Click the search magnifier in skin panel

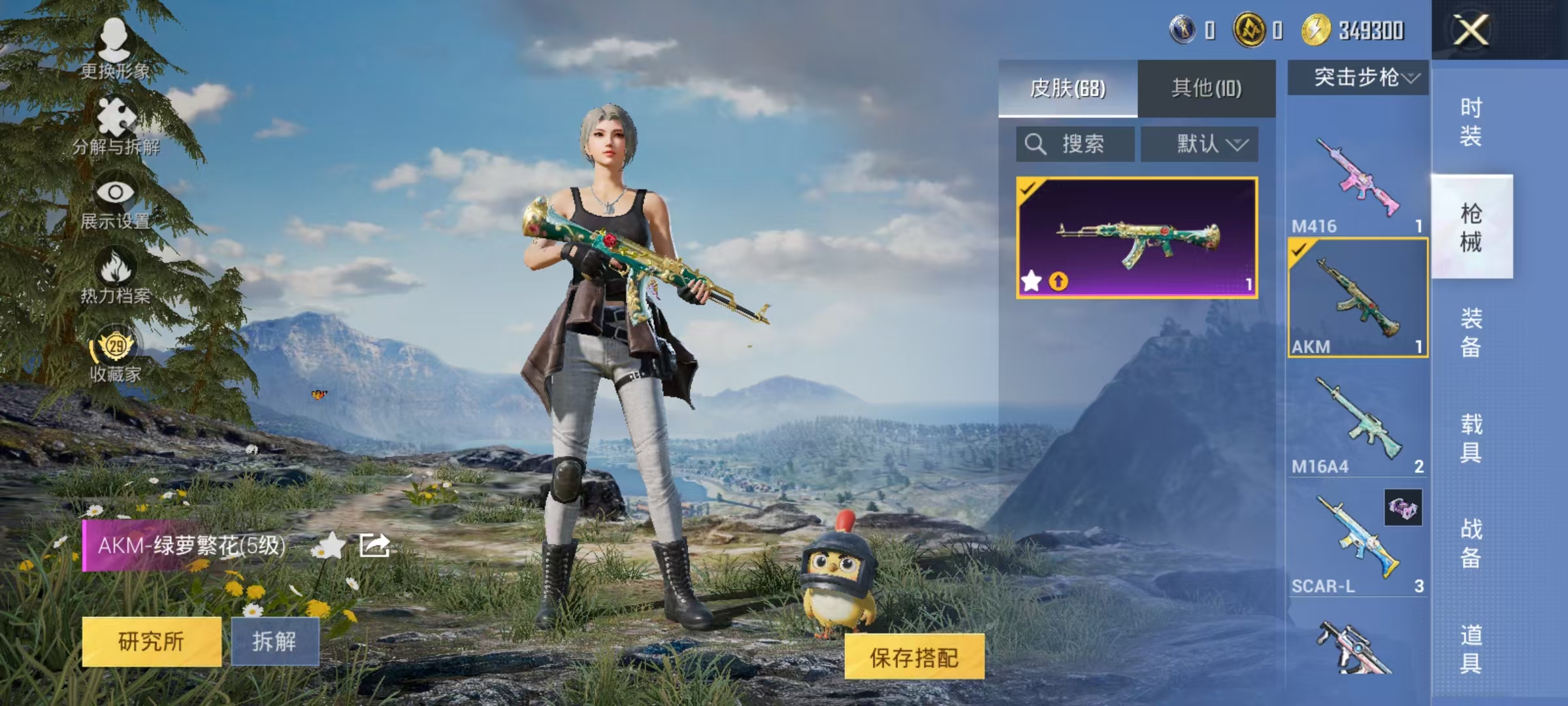(x=1036, y=144)
